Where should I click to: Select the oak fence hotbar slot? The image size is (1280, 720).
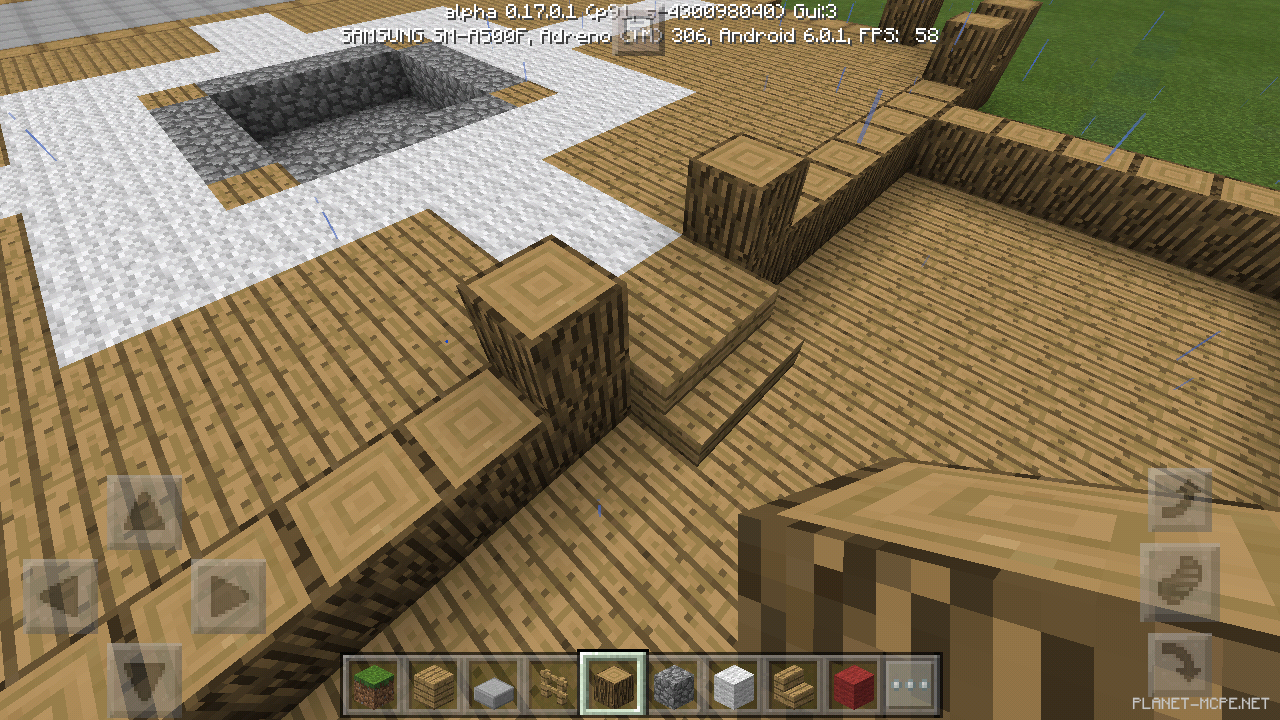pyautogui.click(x=553, y=685)
